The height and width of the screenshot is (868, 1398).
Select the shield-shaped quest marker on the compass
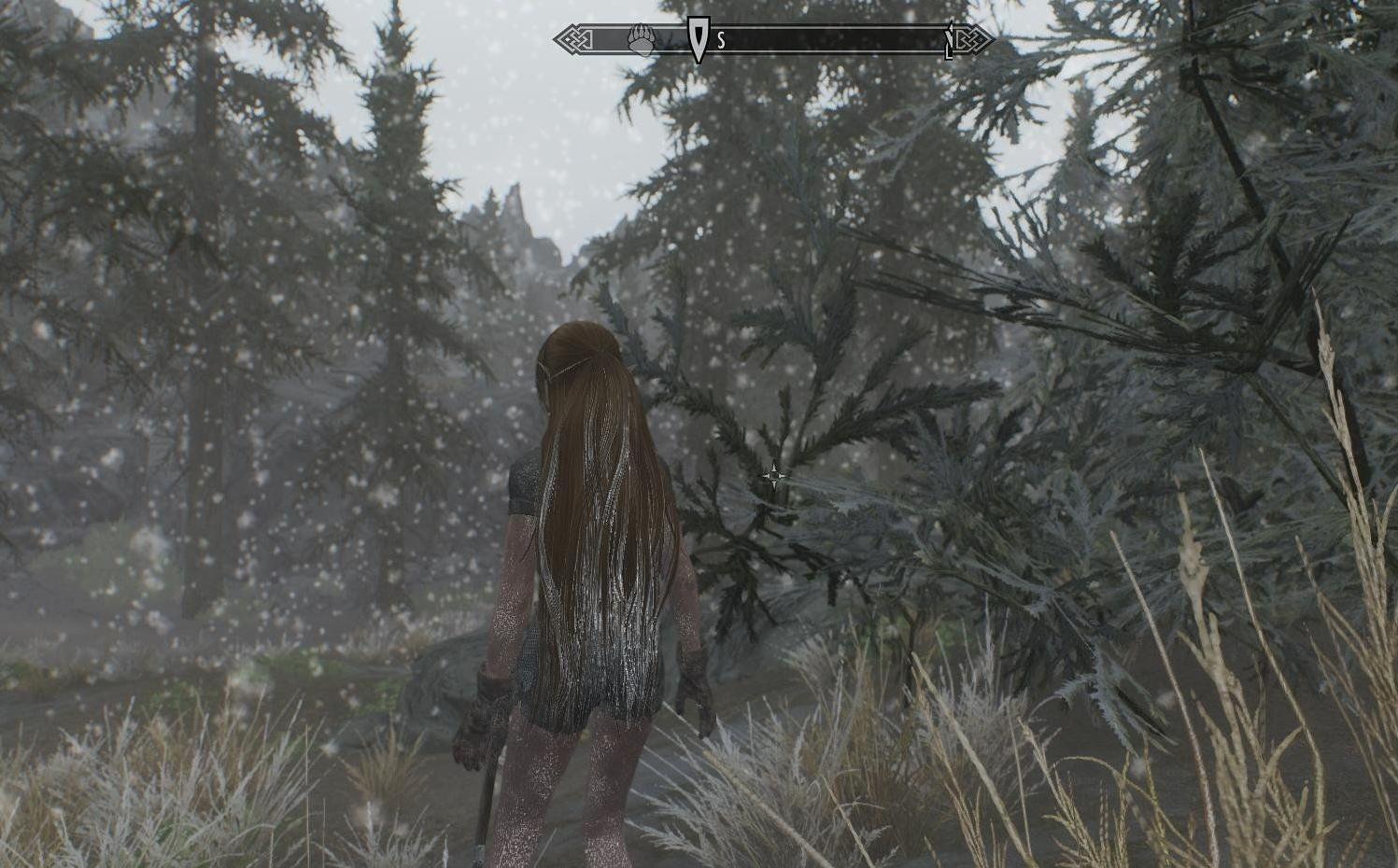tap(698, 39)
